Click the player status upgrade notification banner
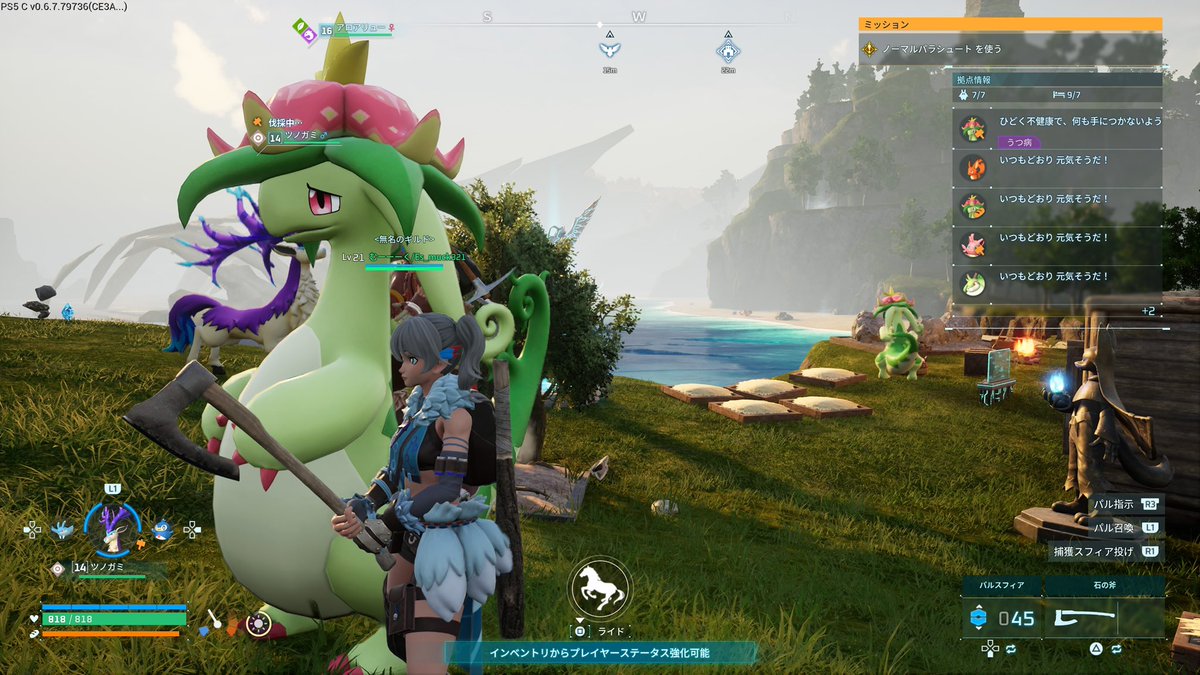Screen dimensions: 1200x675 point(600,652)
